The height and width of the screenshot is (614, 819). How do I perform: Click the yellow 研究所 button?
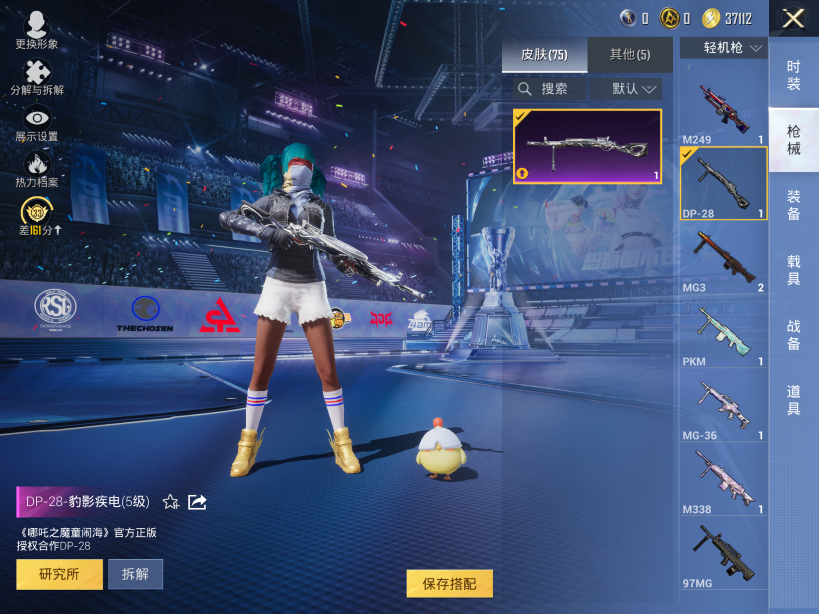(x=59, y=574)
